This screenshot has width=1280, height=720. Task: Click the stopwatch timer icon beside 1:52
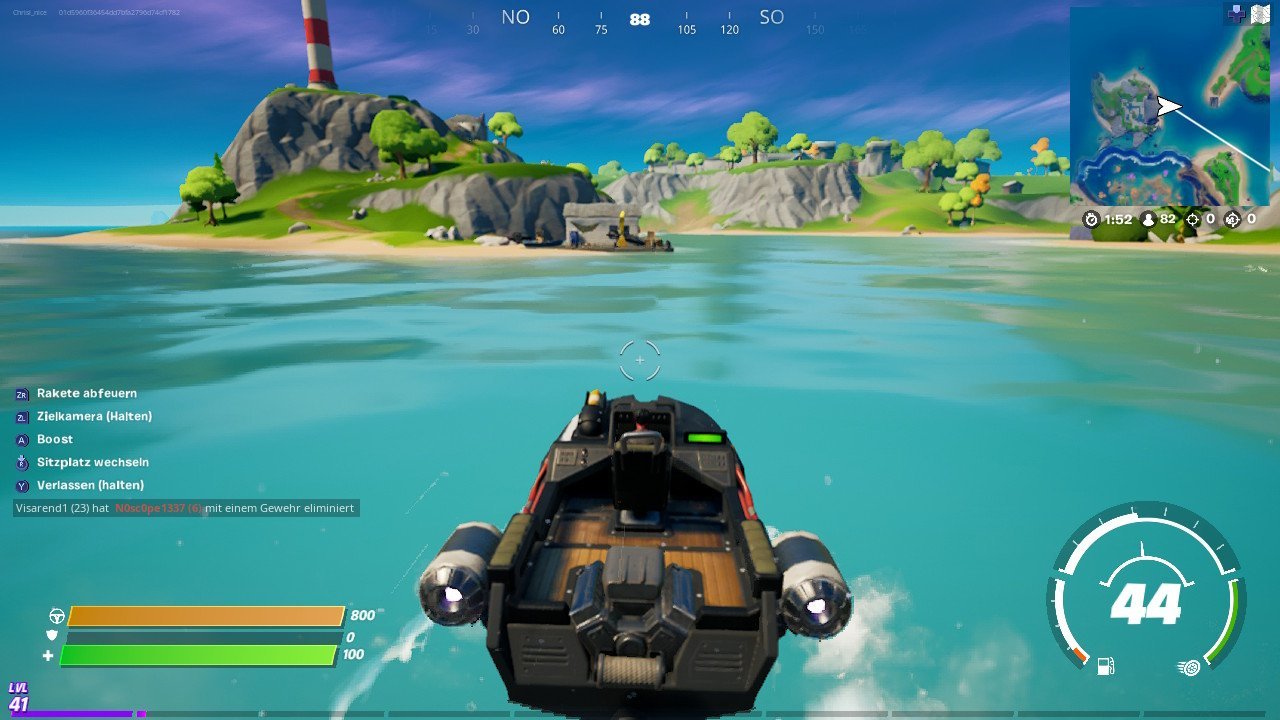(1091, 219)
